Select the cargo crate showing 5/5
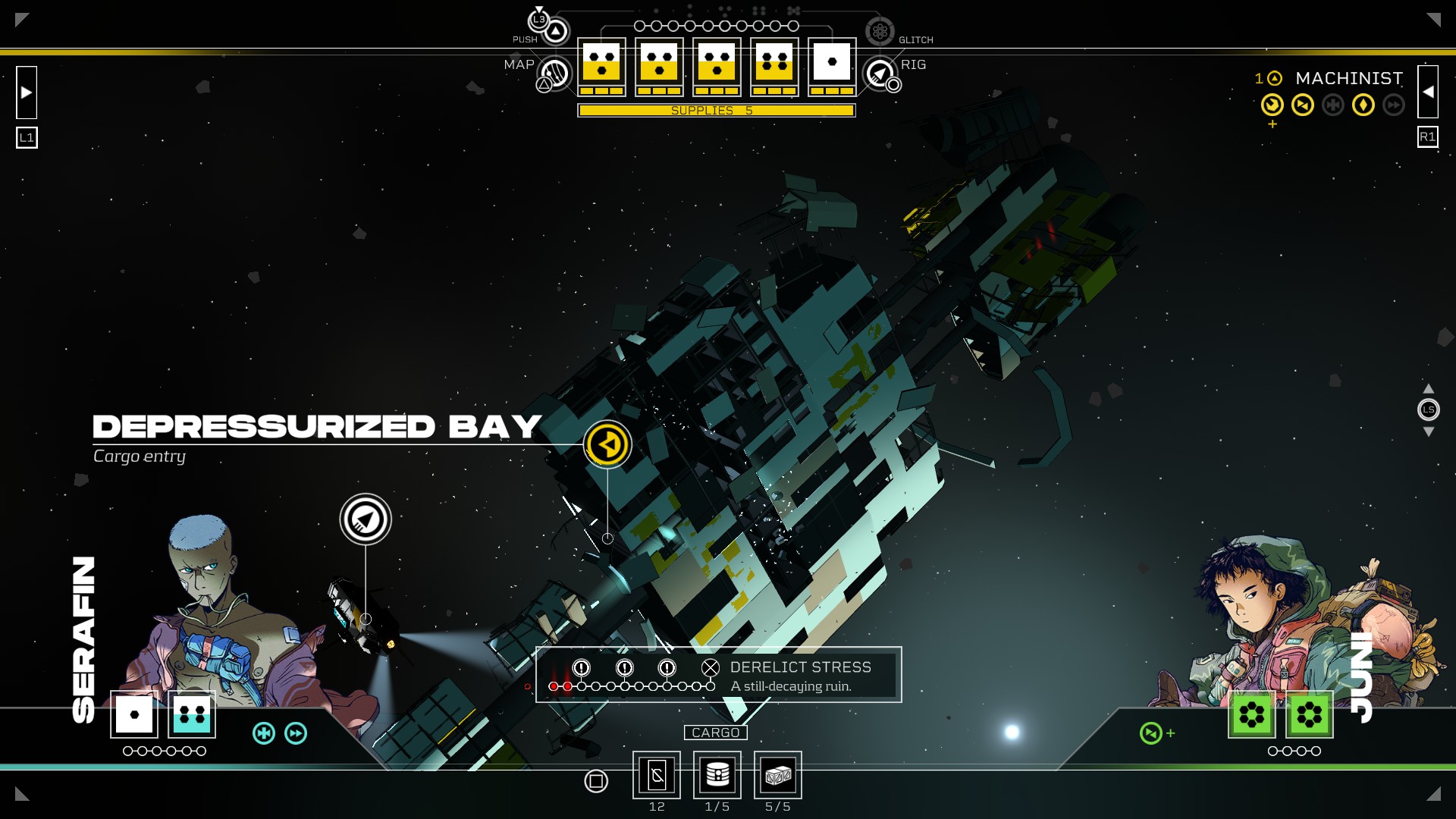This screenshot has width=1456, height=819. point(778,775)
